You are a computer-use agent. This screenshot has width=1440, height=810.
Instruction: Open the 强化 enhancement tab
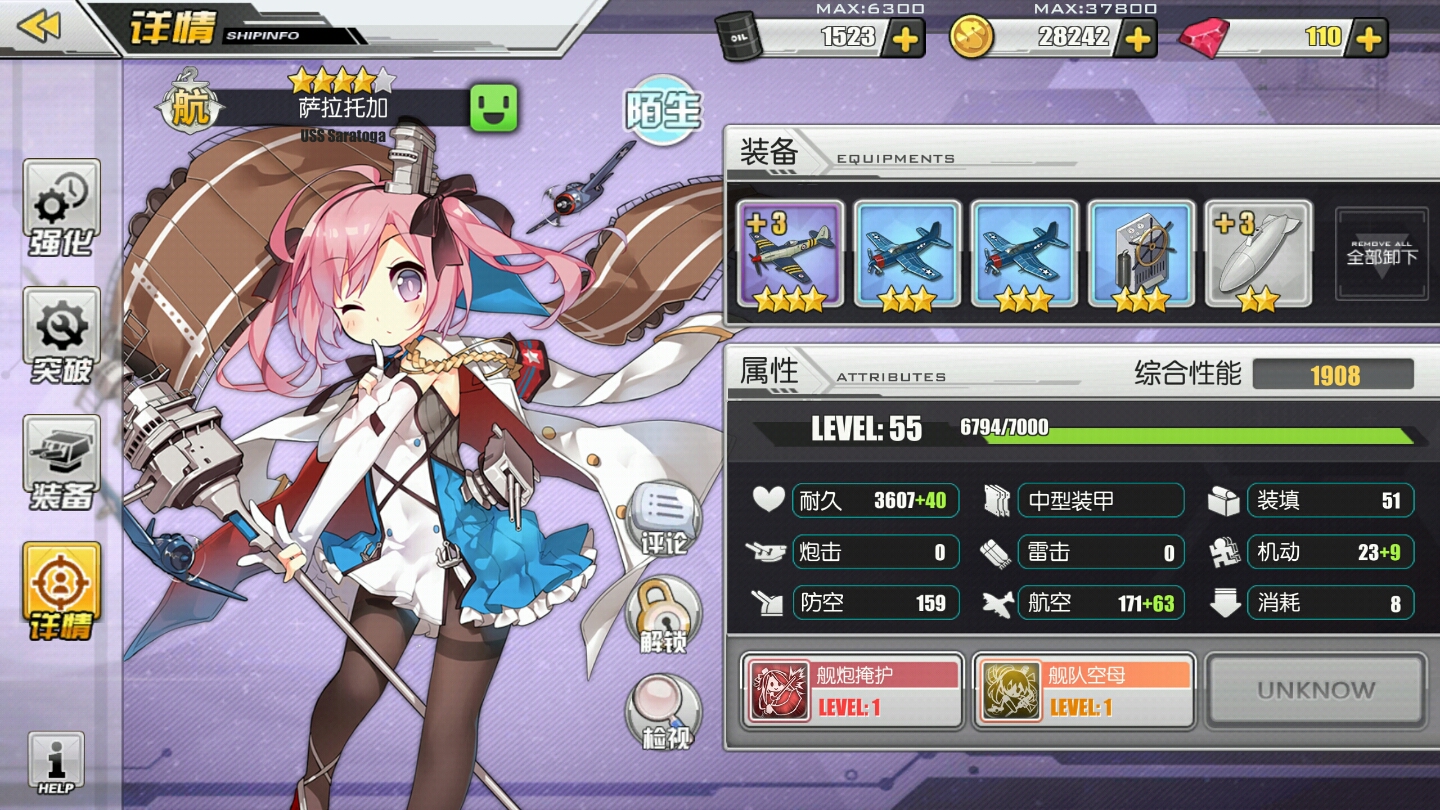pos(62,210)
